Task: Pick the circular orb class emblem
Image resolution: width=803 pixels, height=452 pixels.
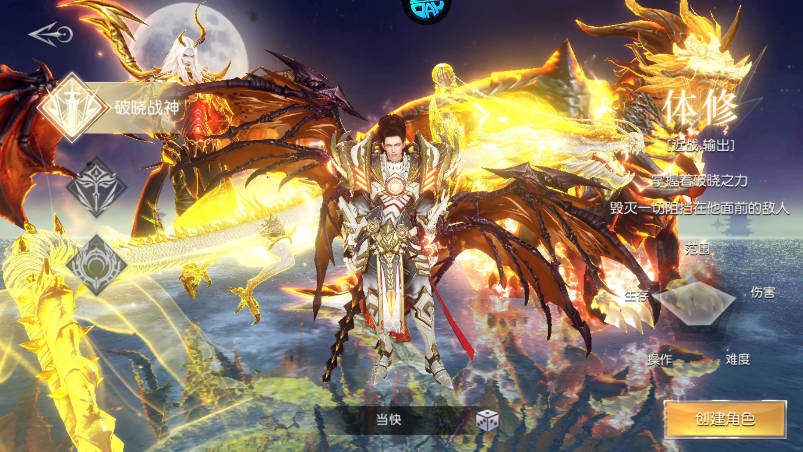Action: (x=97, y=264)
